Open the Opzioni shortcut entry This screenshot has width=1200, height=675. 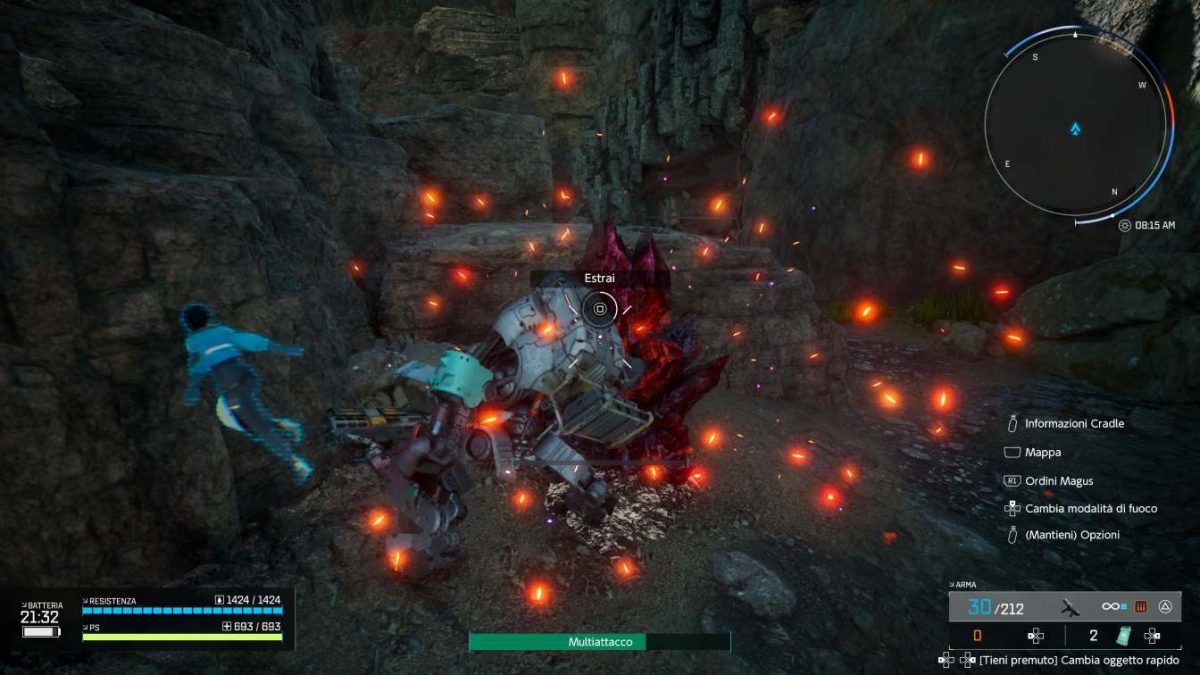1072,535
